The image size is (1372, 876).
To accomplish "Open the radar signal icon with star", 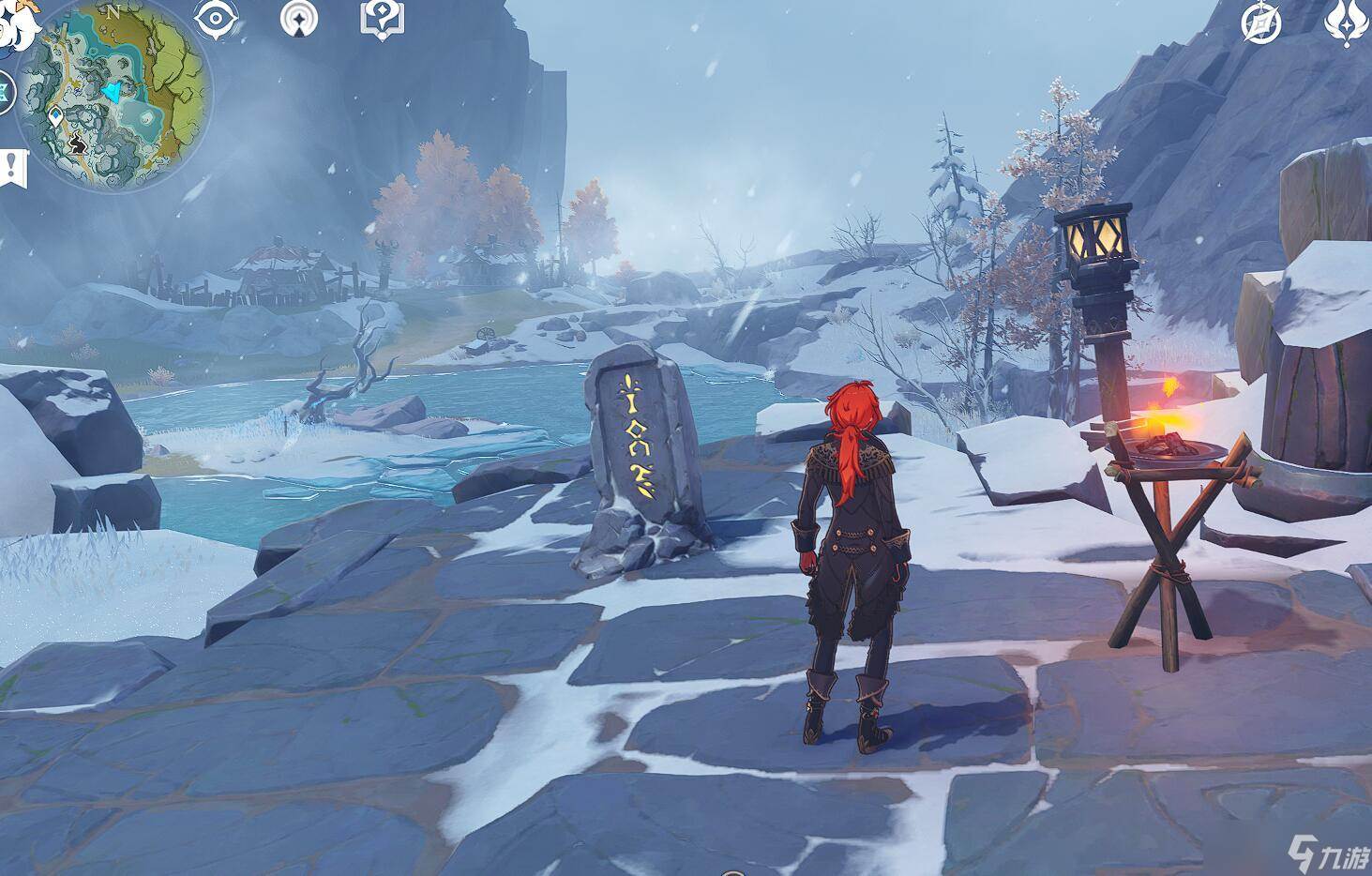I will 299,19.
